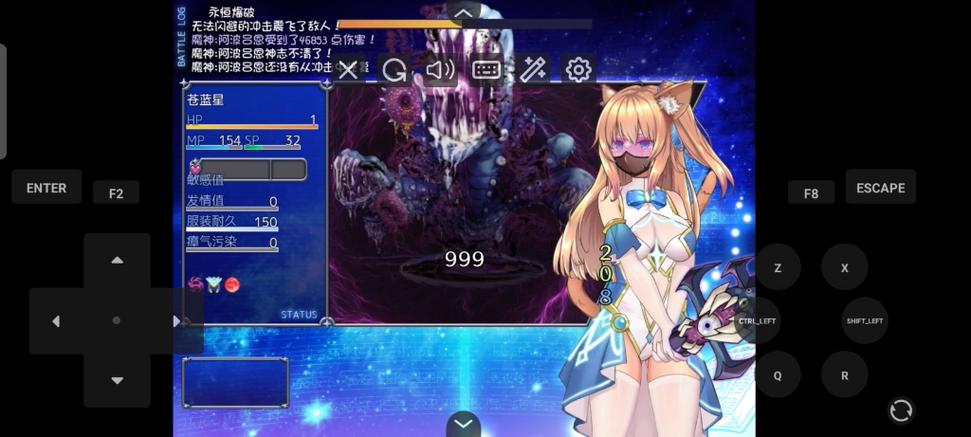Tap the magic wand toolbar icon

click(x=532, y=70)
